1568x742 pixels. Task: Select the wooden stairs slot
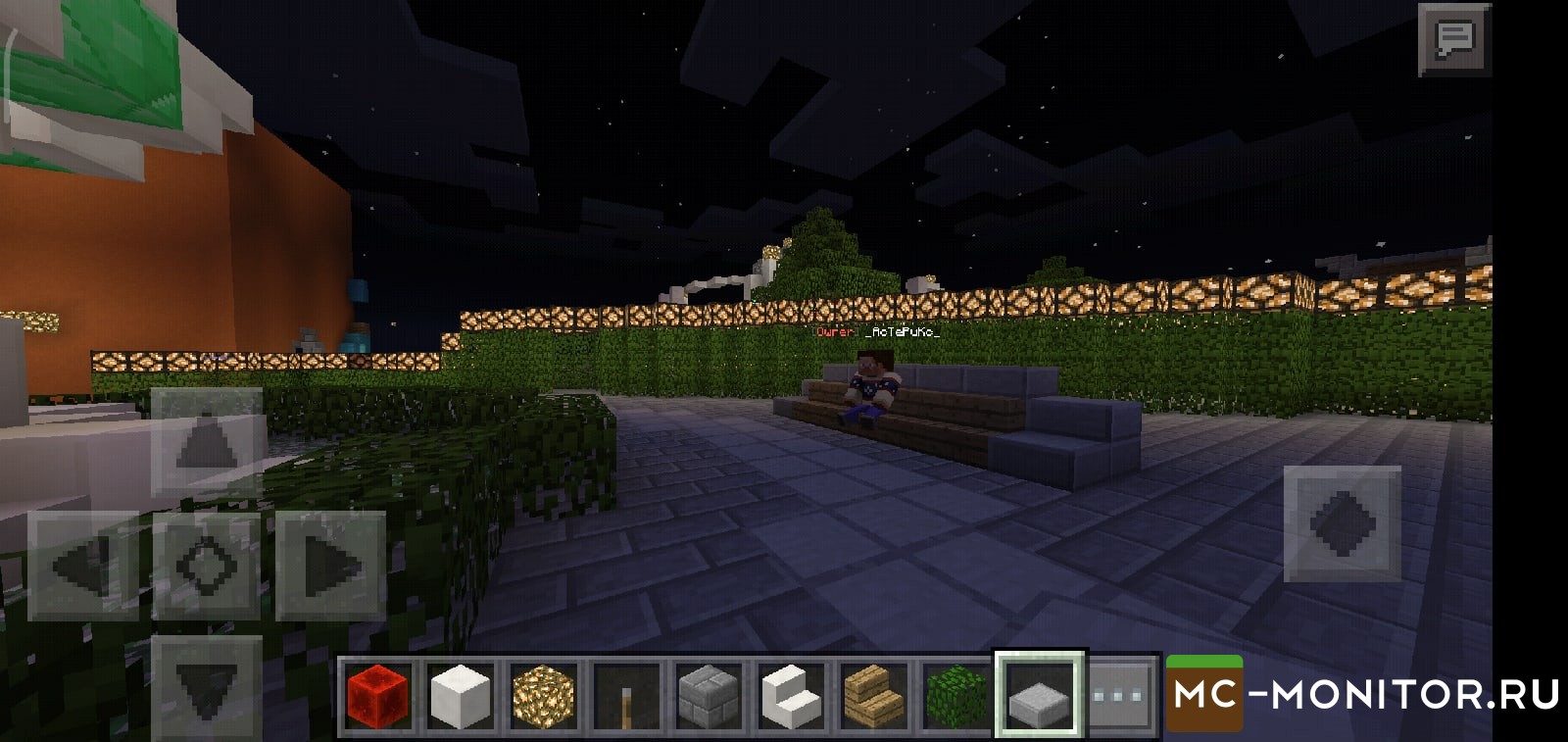[873, 695]
